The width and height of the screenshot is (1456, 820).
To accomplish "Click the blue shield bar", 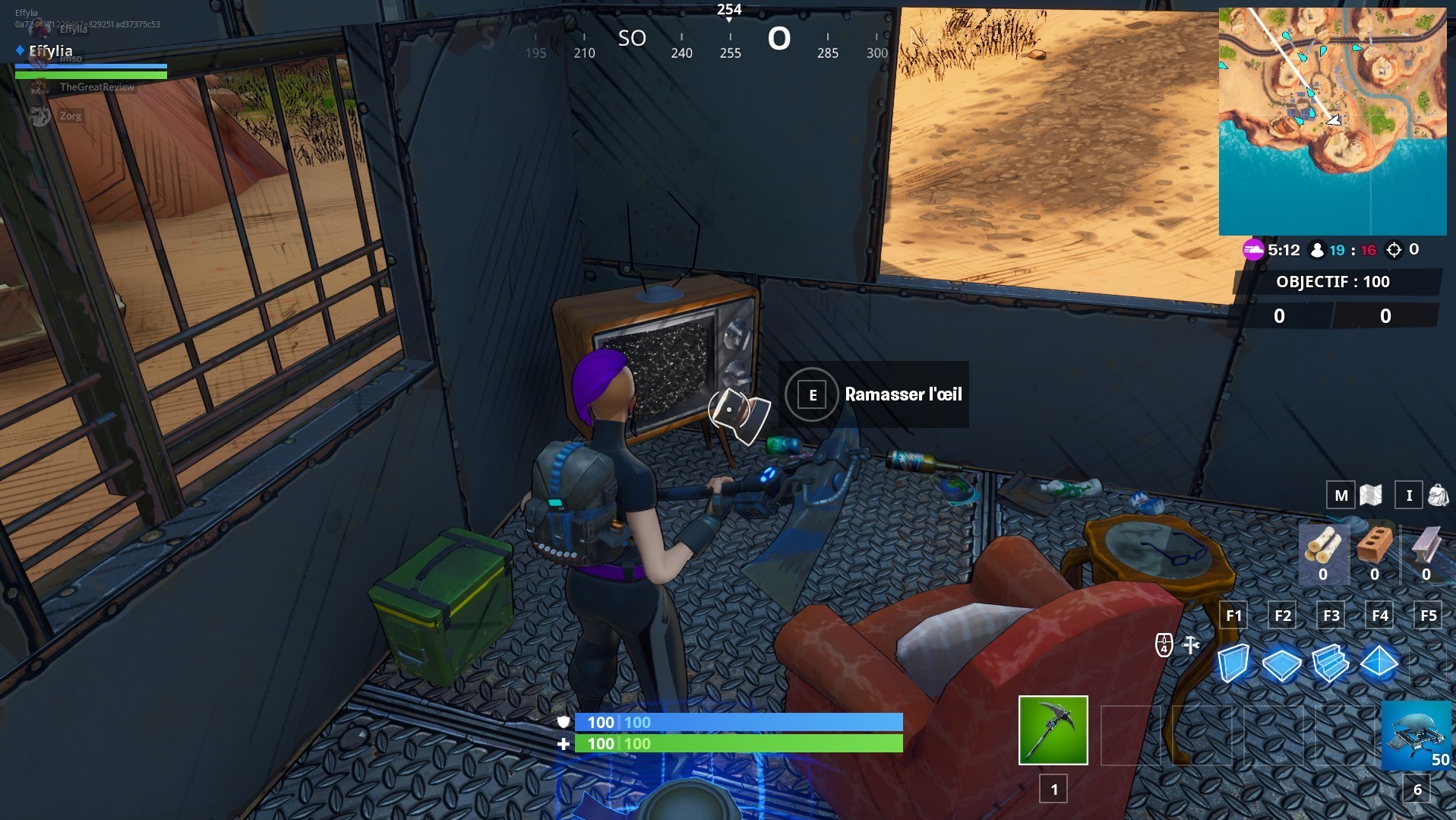I will point(737,723).
